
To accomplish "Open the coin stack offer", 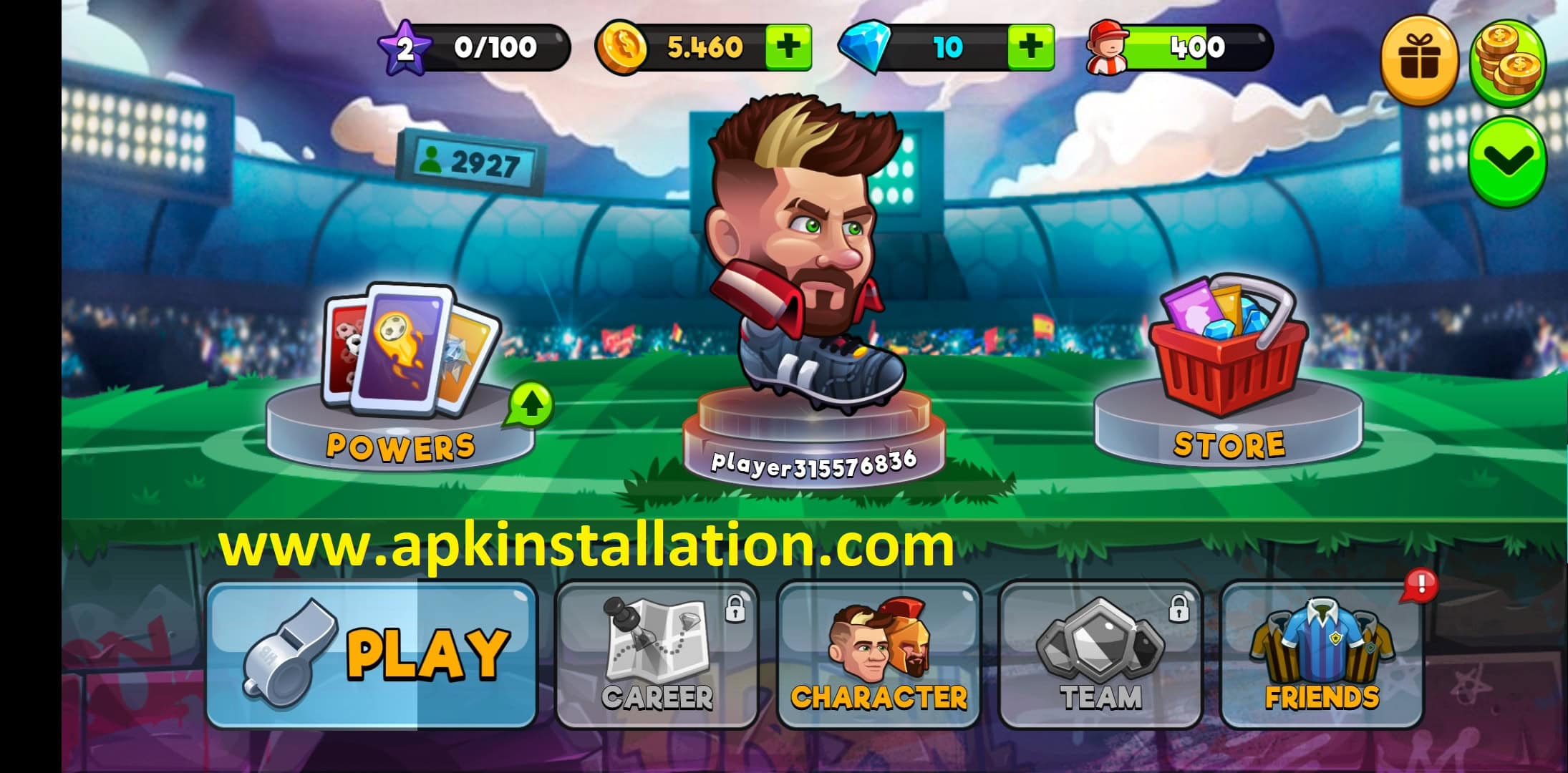I will [x=1507, y=62].
